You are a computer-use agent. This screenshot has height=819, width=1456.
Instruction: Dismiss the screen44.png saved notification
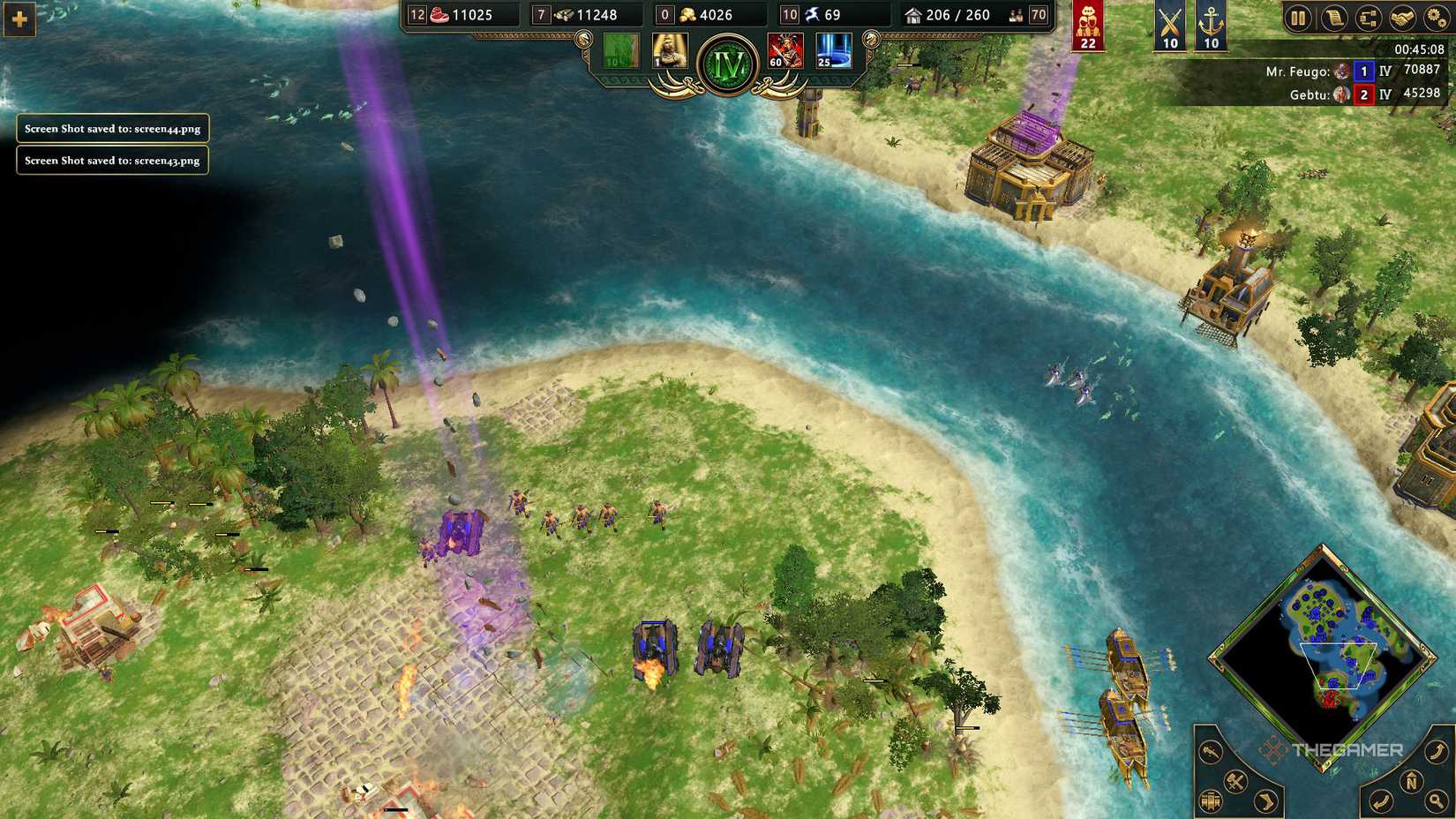coord(113,129)
